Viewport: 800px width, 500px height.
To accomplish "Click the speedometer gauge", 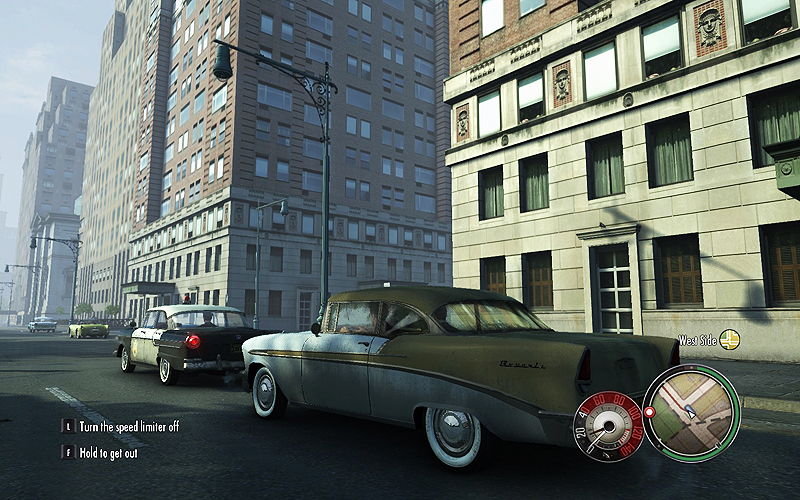I will click(x=607, y=425).
